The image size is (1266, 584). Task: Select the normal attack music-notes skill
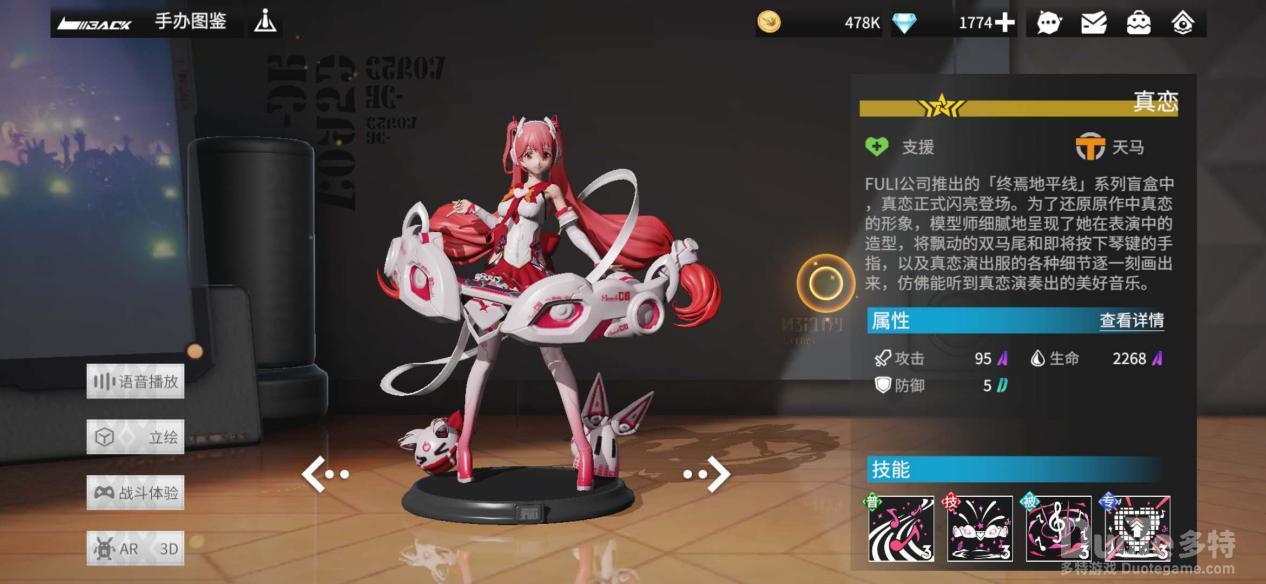click(x=900, y=529)
